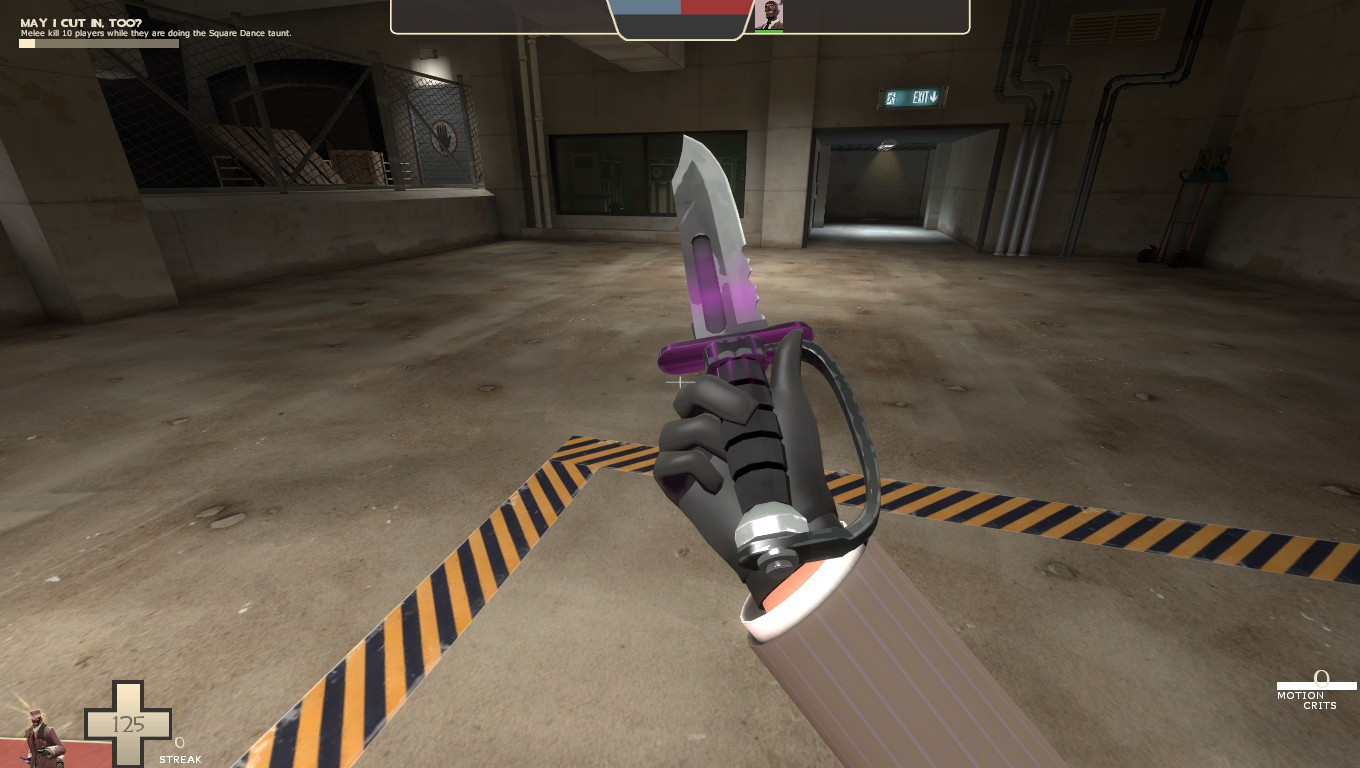
Task: Click the Spy player avatar in the match status panel
Action: coord(771,15)
